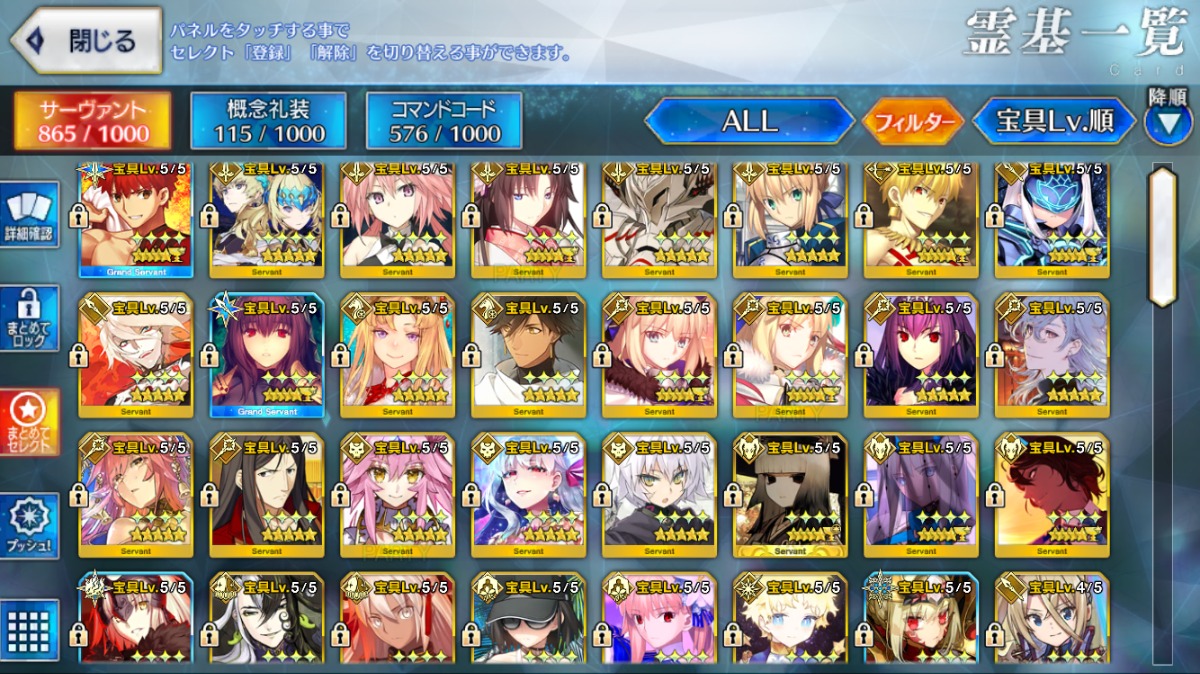The width and height of the screenshot is (1200, 674).
Task: Activate まとめてセレクト bulk select
Action: 29,422
